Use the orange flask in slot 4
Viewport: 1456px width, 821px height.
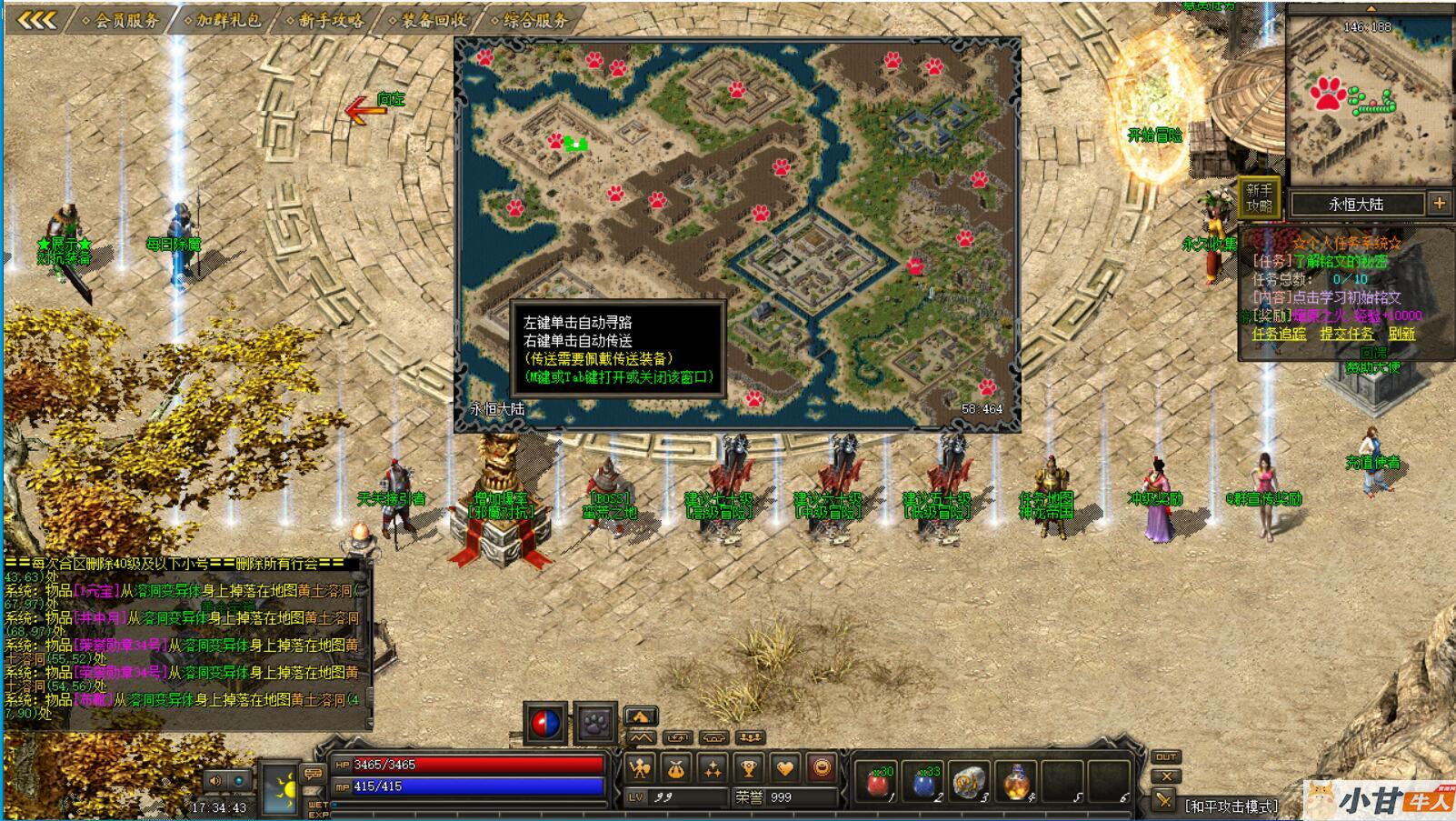click(x=1017, y=782)
